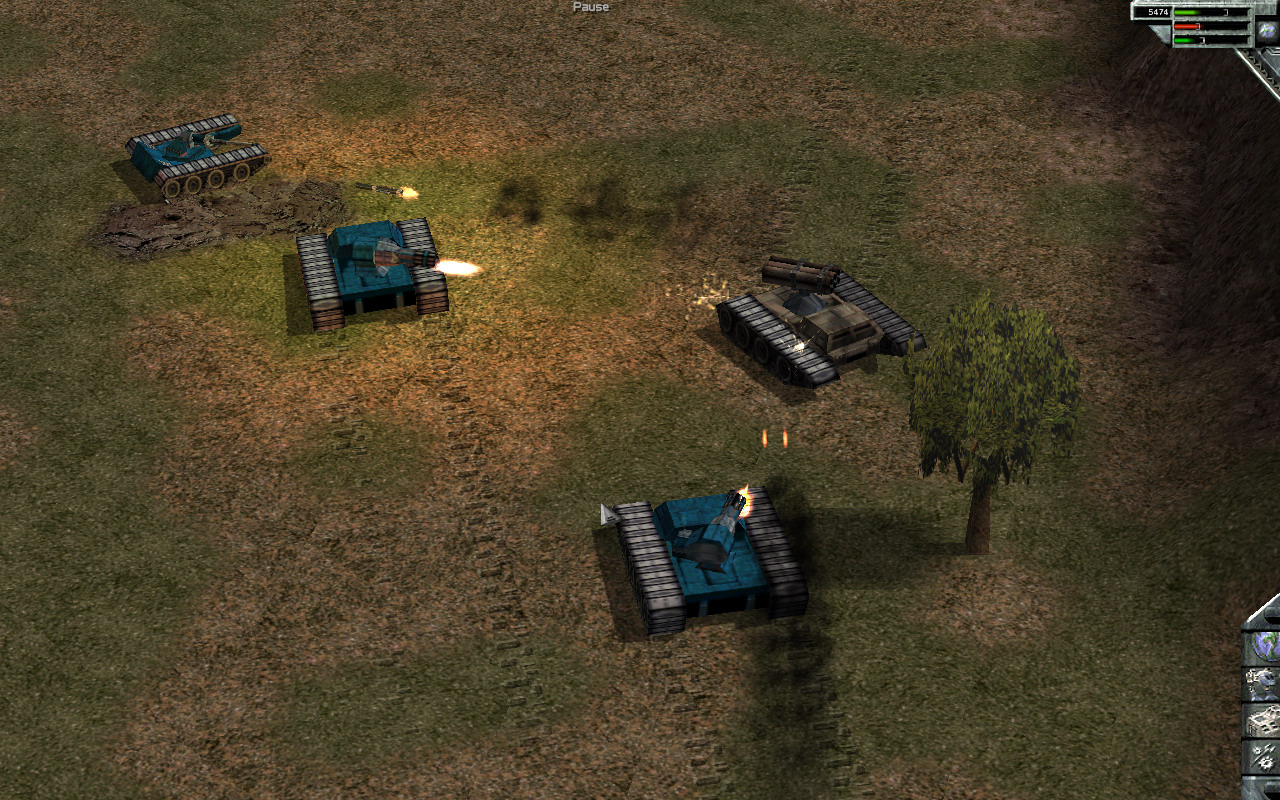Screen dimensions: 1280x800
Task: Open the building blueprint grid icon
Action: point(1263,720)
